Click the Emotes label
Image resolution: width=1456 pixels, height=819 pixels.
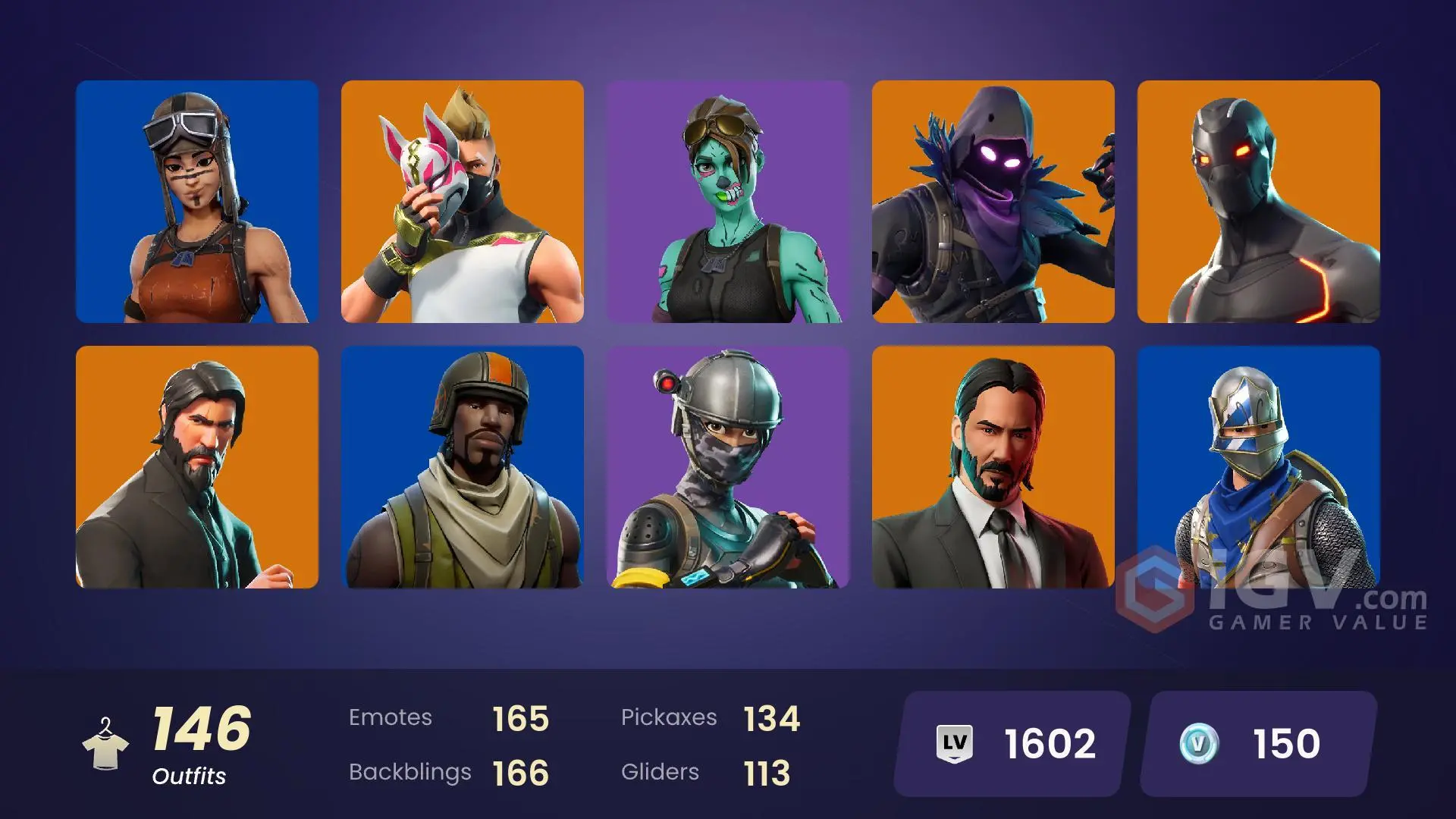391,717
